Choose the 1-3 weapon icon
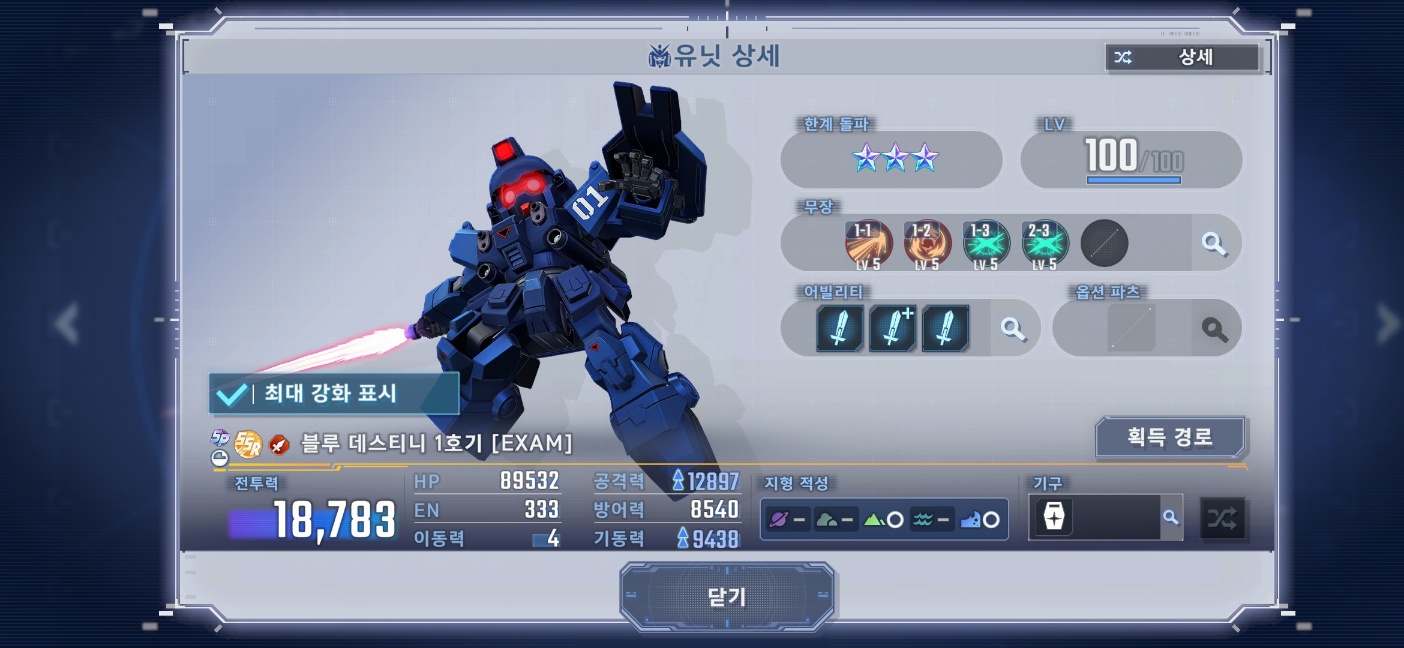This screenshot has width=1404, height=648. (986, 243)
